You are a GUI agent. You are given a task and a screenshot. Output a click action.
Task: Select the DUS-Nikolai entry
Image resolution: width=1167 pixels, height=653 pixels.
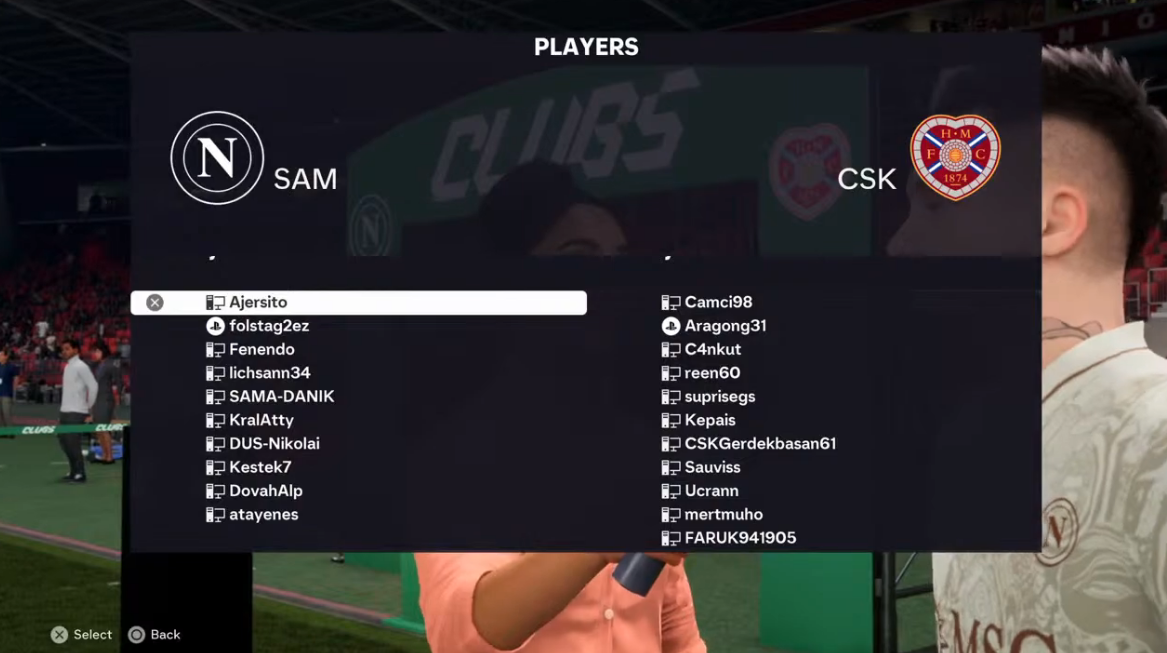click(274, 444)
